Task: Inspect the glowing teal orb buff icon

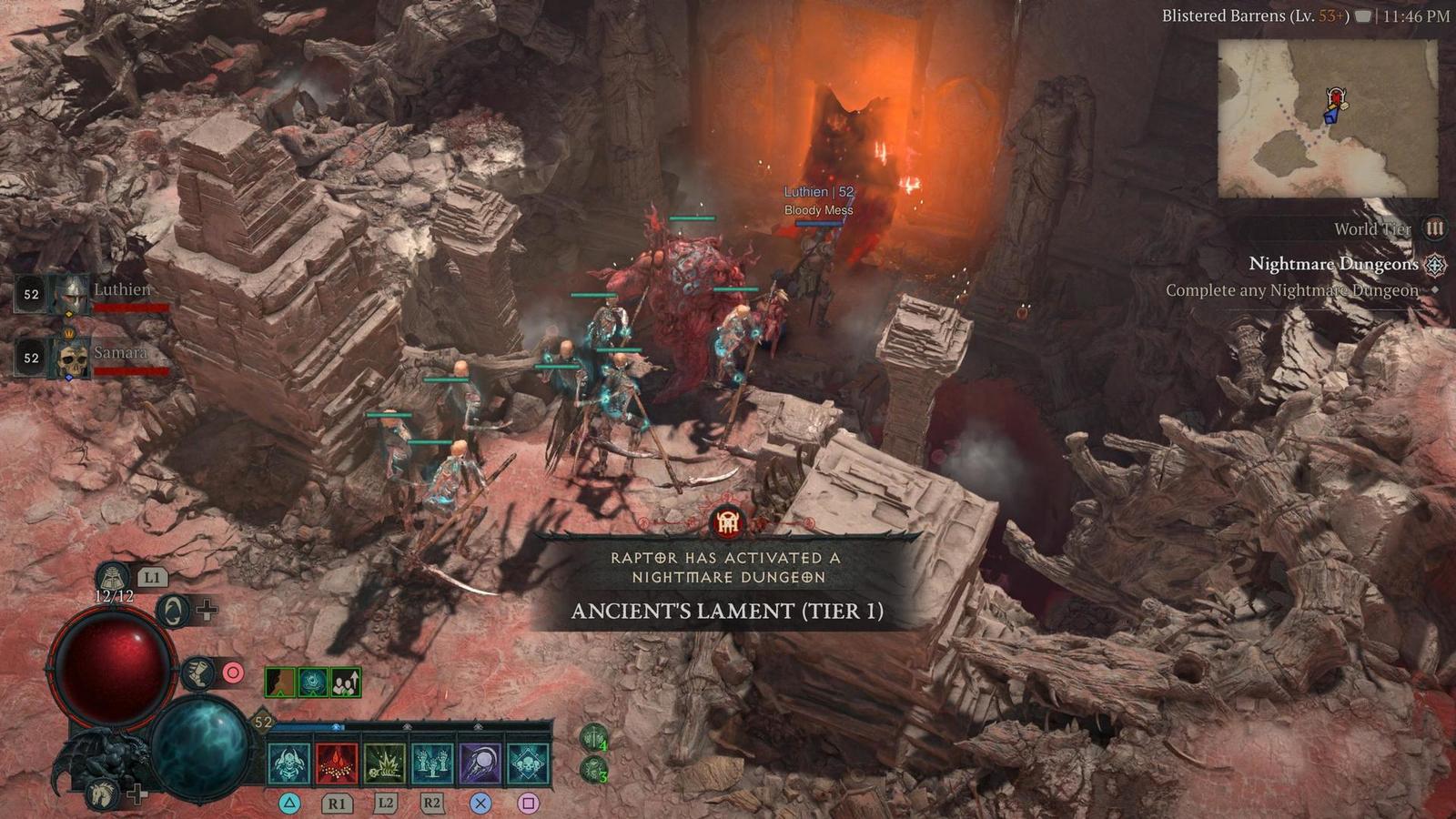Action: click(x=313, y=682)
